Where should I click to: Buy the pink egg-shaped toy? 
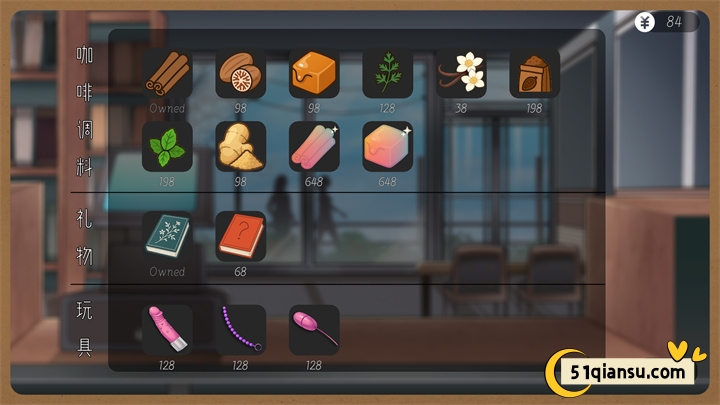[314, 329]
